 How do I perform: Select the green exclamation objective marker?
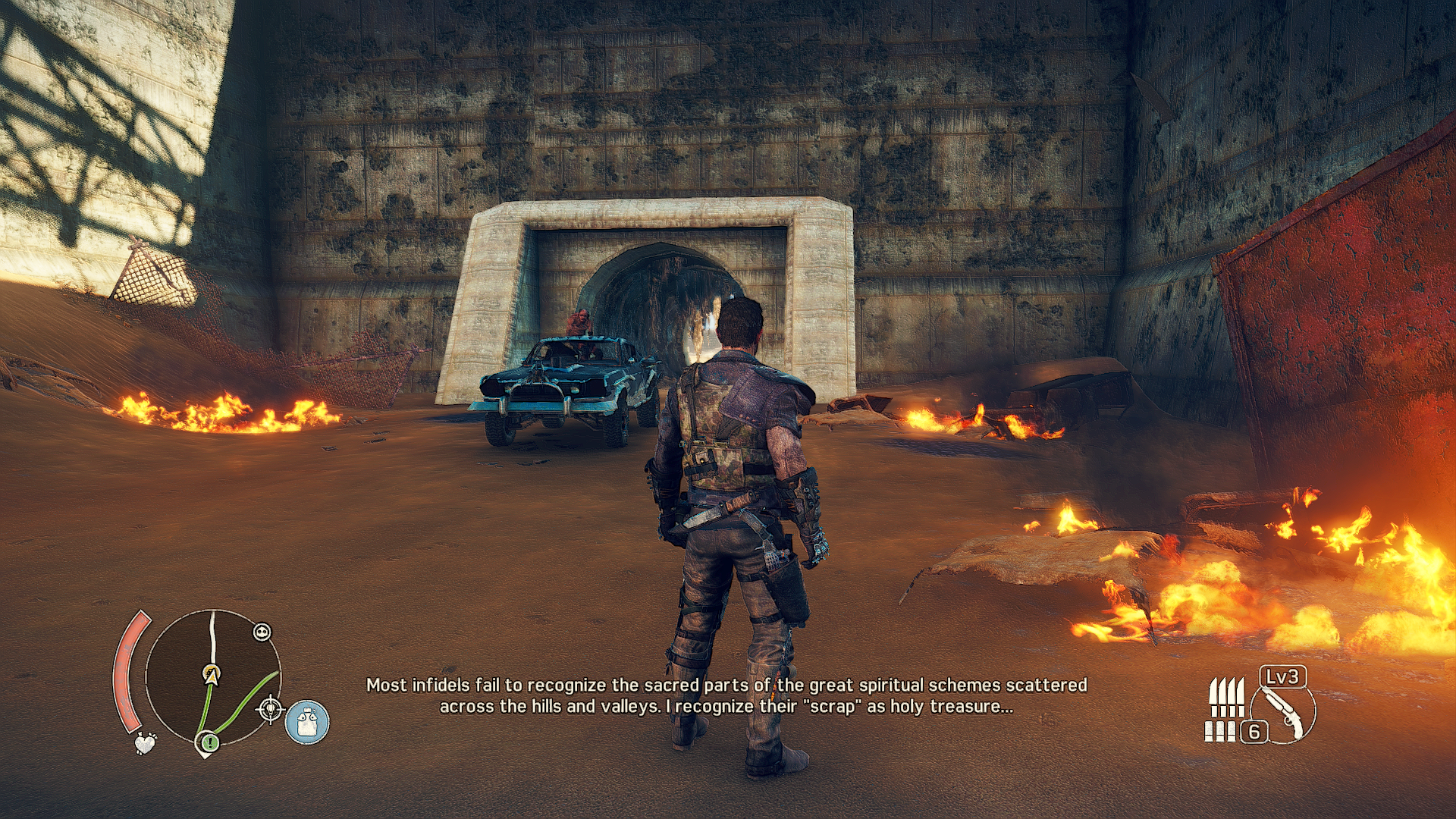[x=209, y=742]
